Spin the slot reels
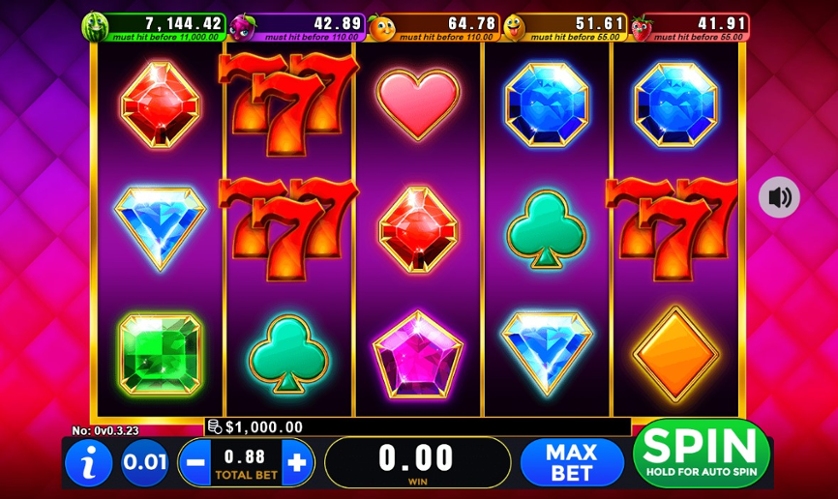838x499 pixels. point(700,453)
